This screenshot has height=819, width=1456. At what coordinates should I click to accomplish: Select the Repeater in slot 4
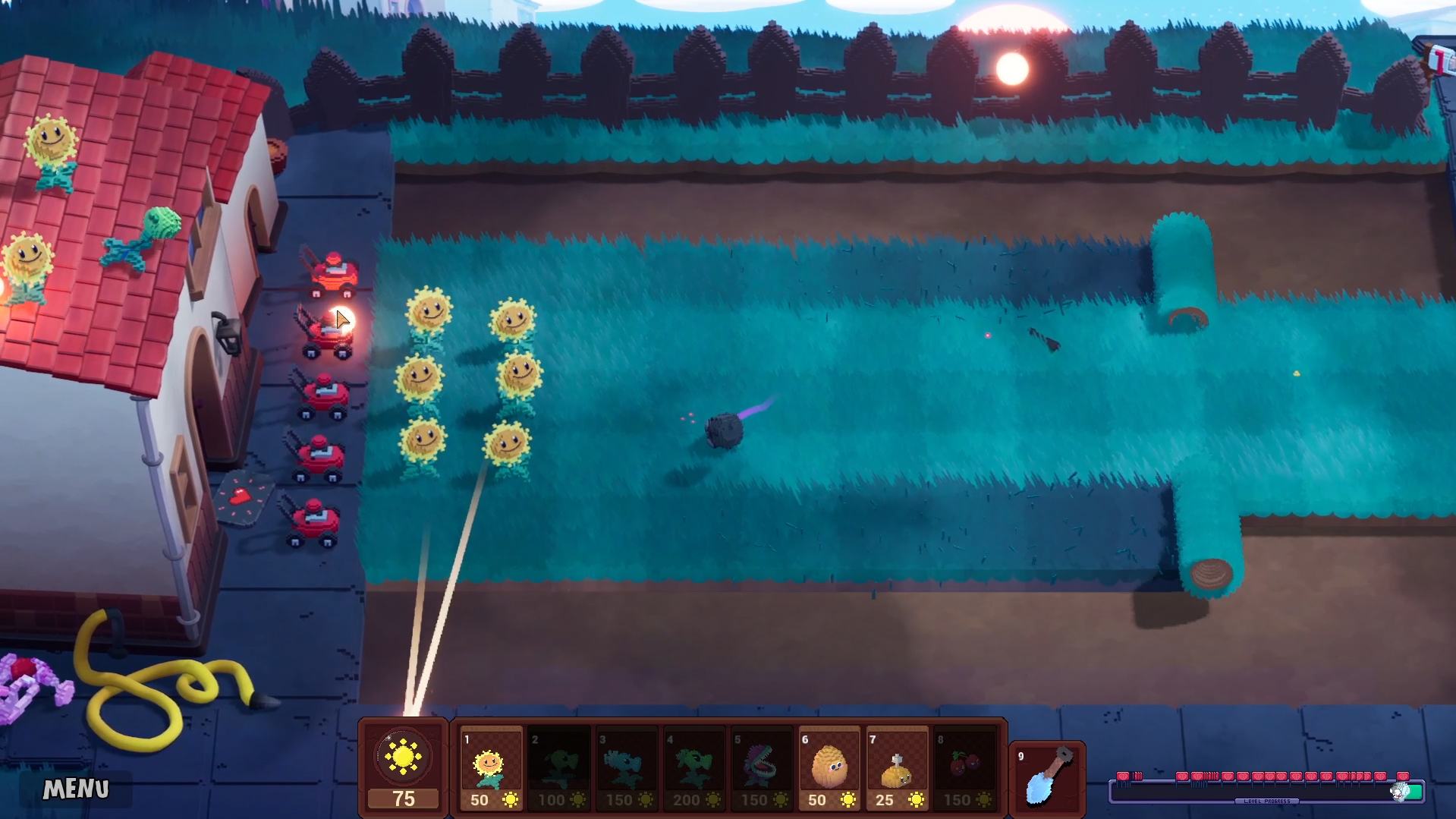pos(693,767)
